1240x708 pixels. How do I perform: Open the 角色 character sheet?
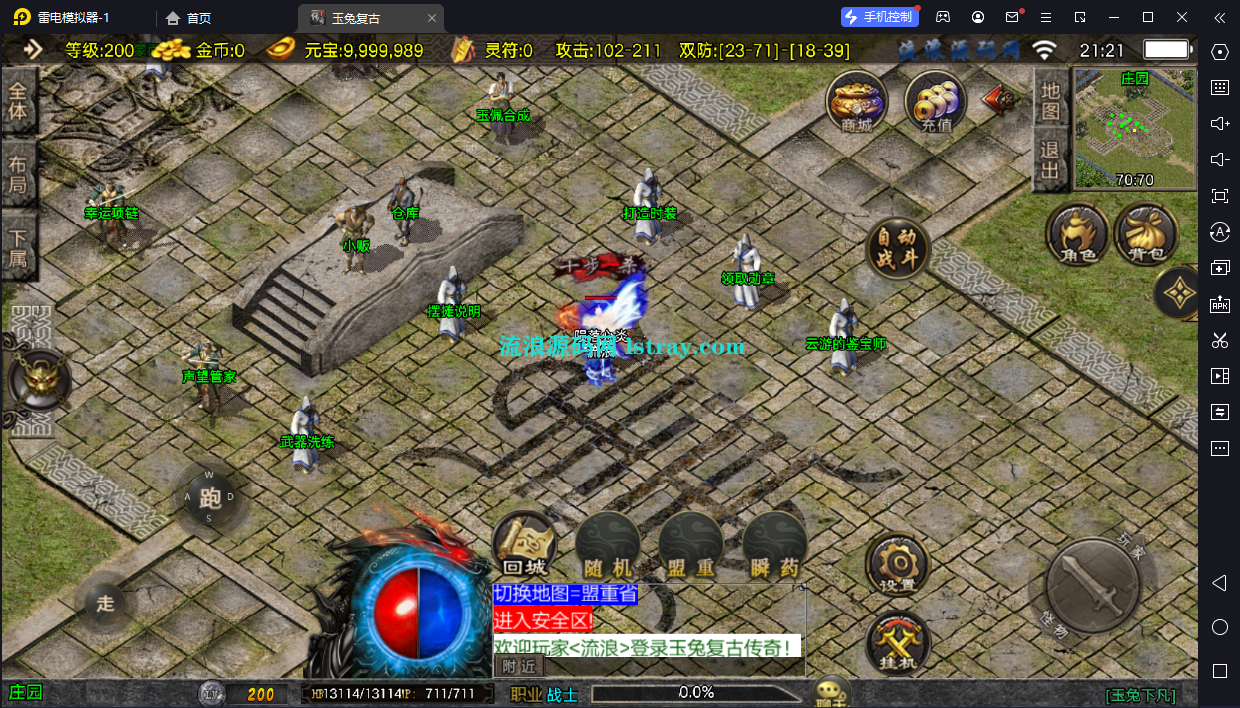[x=1076, y=235]
